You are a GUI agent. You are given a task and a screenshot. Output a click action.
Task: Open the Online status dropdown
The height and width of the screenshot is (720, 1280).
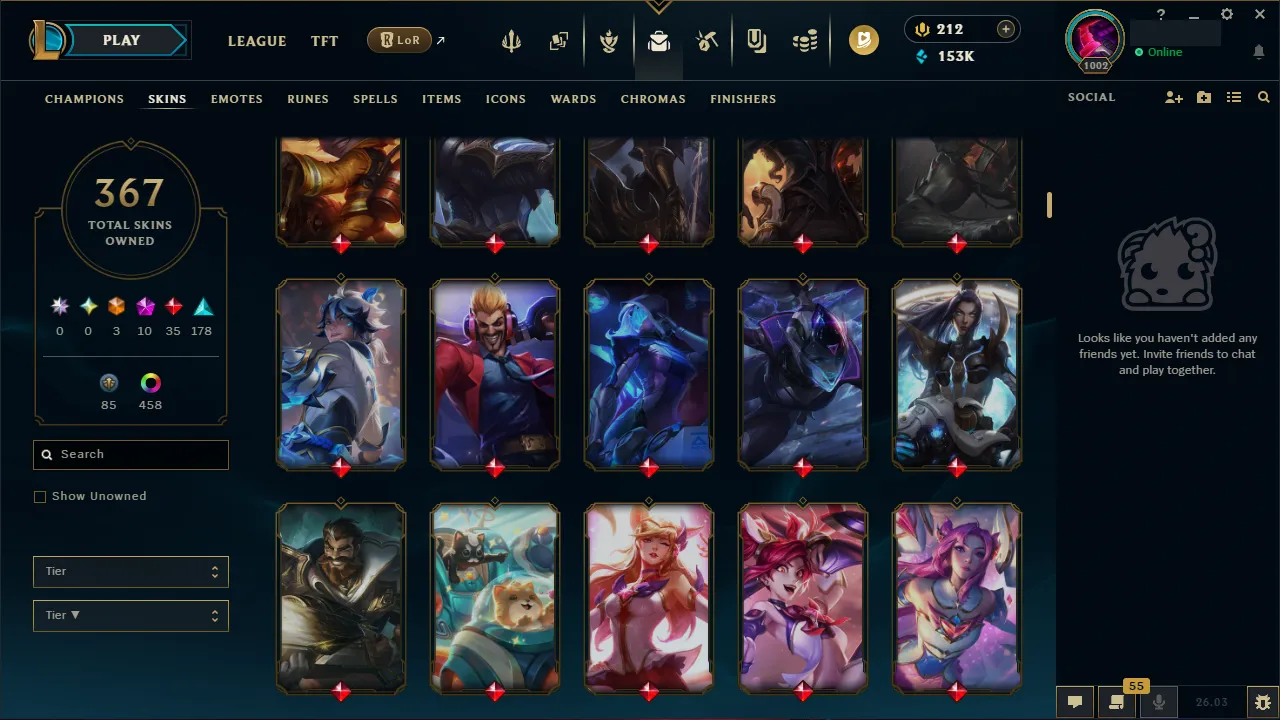pos(1160,52)
